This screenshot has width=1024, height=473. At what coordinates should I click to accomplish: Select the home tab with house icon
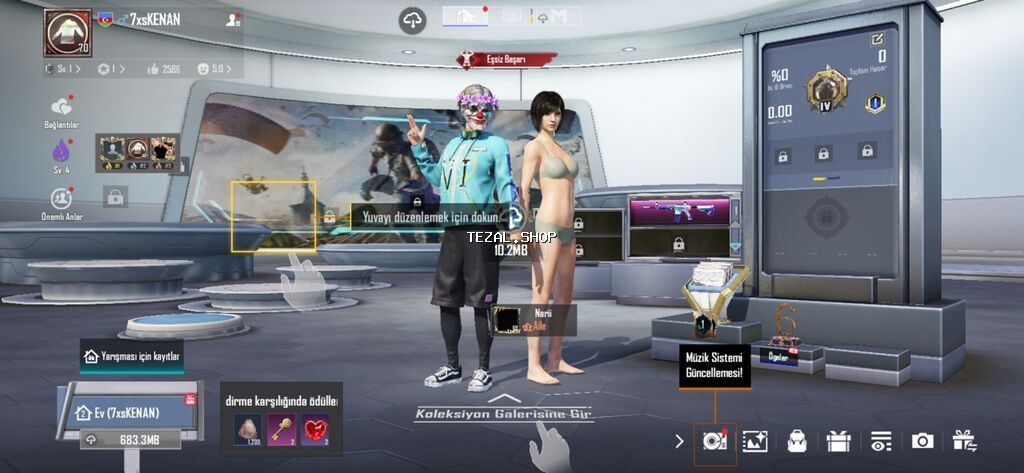(x=465, y=16)
